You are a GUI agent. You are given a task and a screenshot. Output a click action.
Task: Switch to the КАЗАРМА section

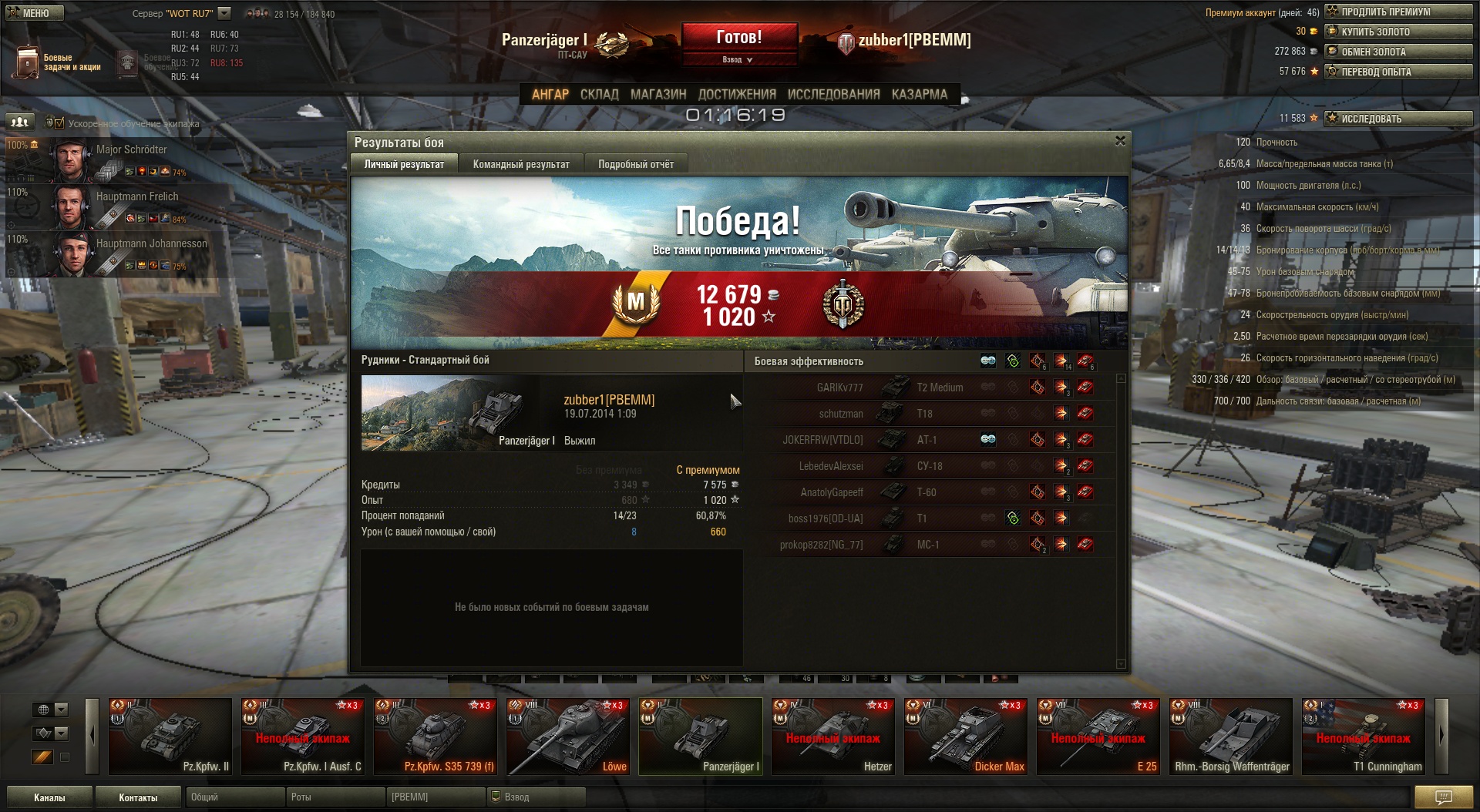pyautogui.click(x=919, y=94)
